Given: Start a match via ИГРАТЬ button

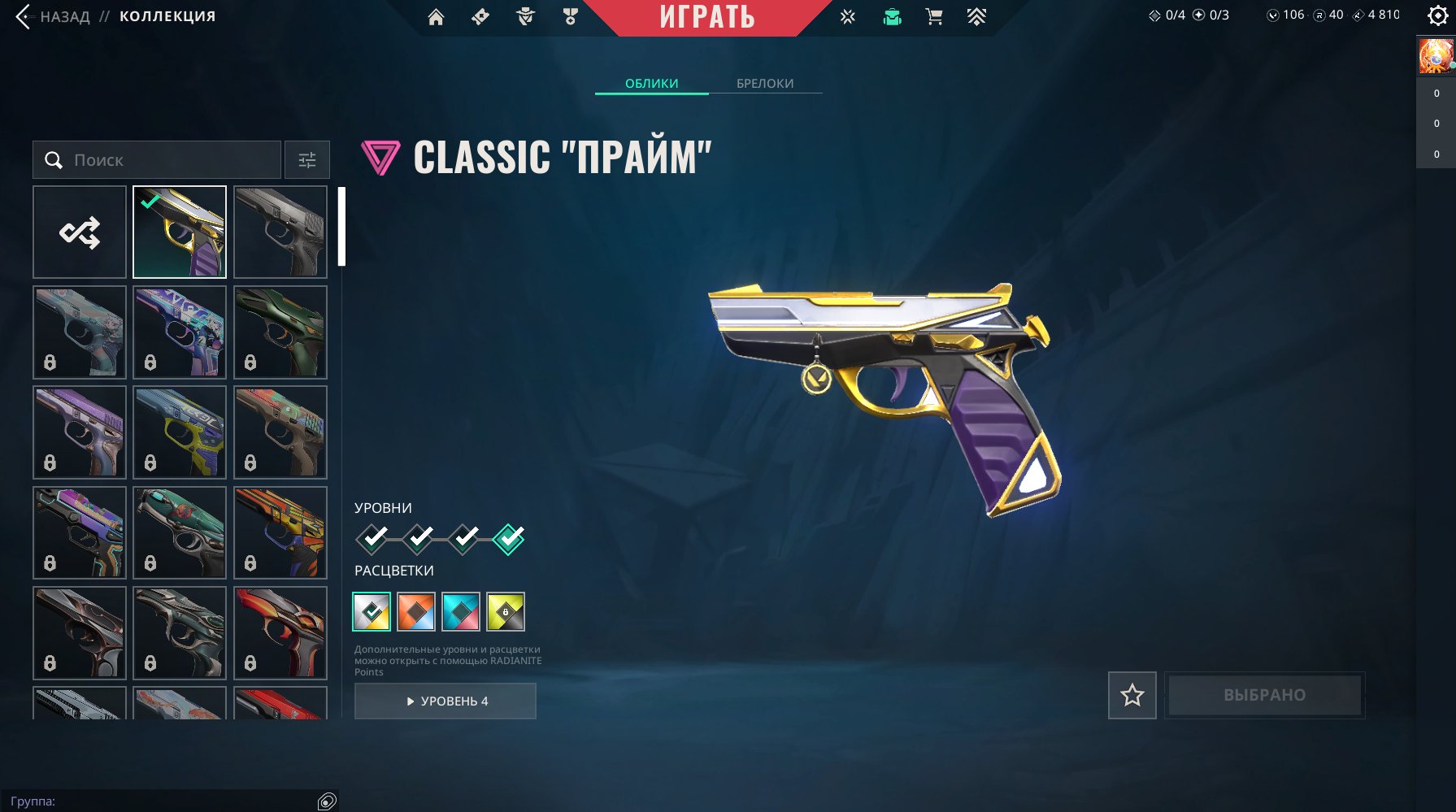Looking at the screenshot, I should [x=706, y=17].
